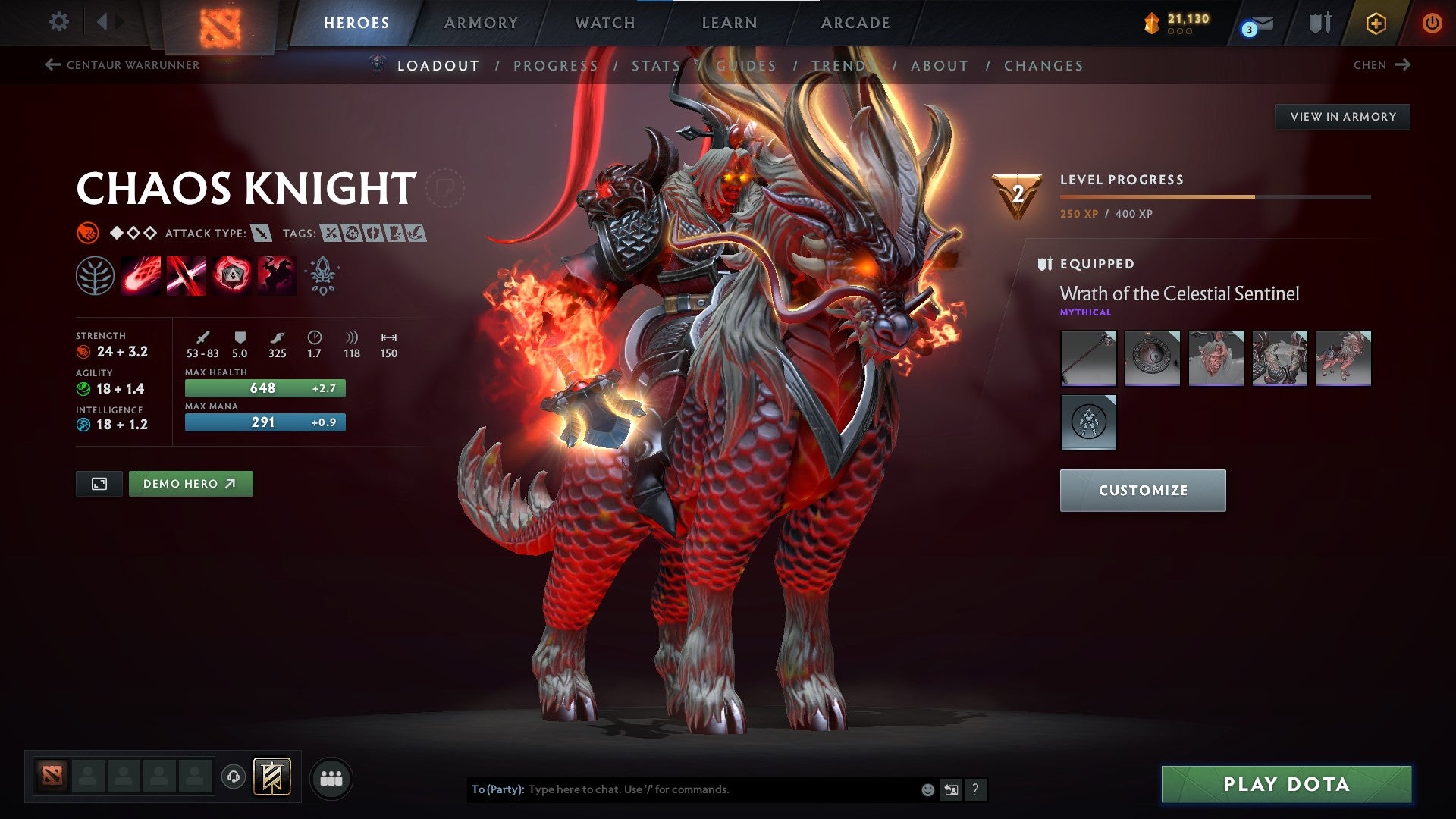
Task: Select the equipped weapon thumbnail
Action: pos(1088,358)
